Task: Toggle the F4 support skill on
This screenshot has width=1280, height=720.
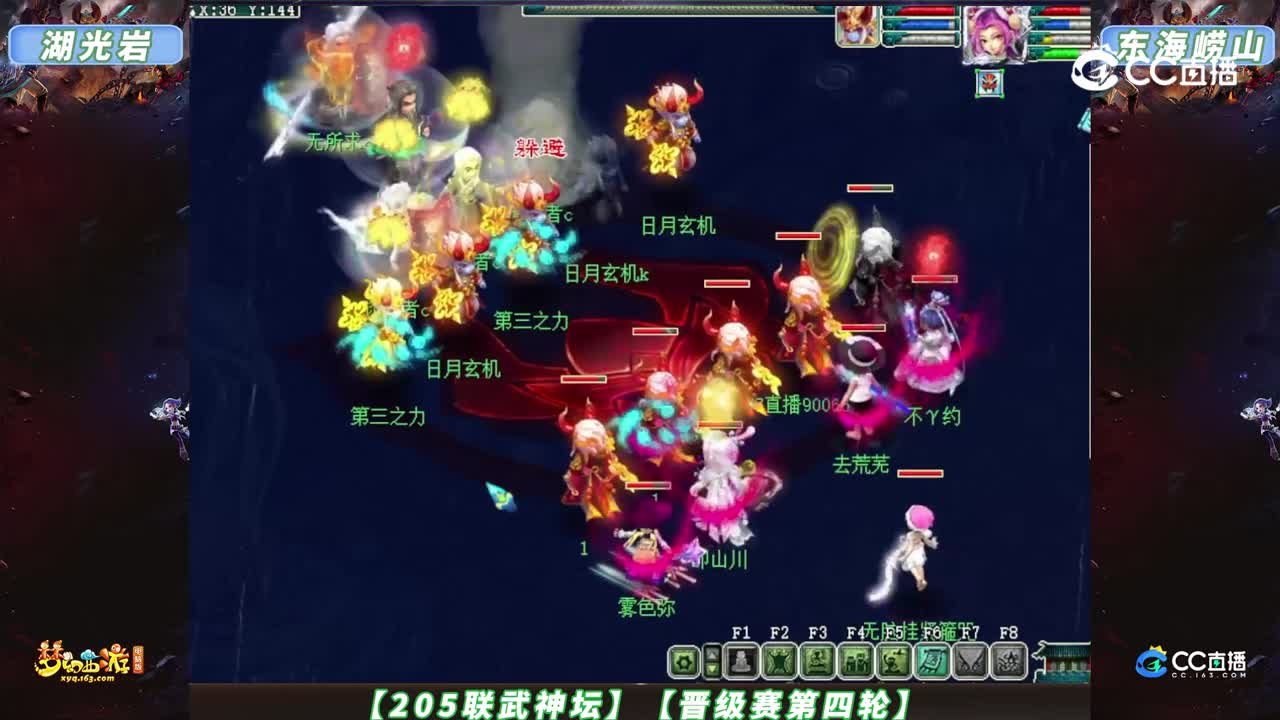Action: point(857,662)
